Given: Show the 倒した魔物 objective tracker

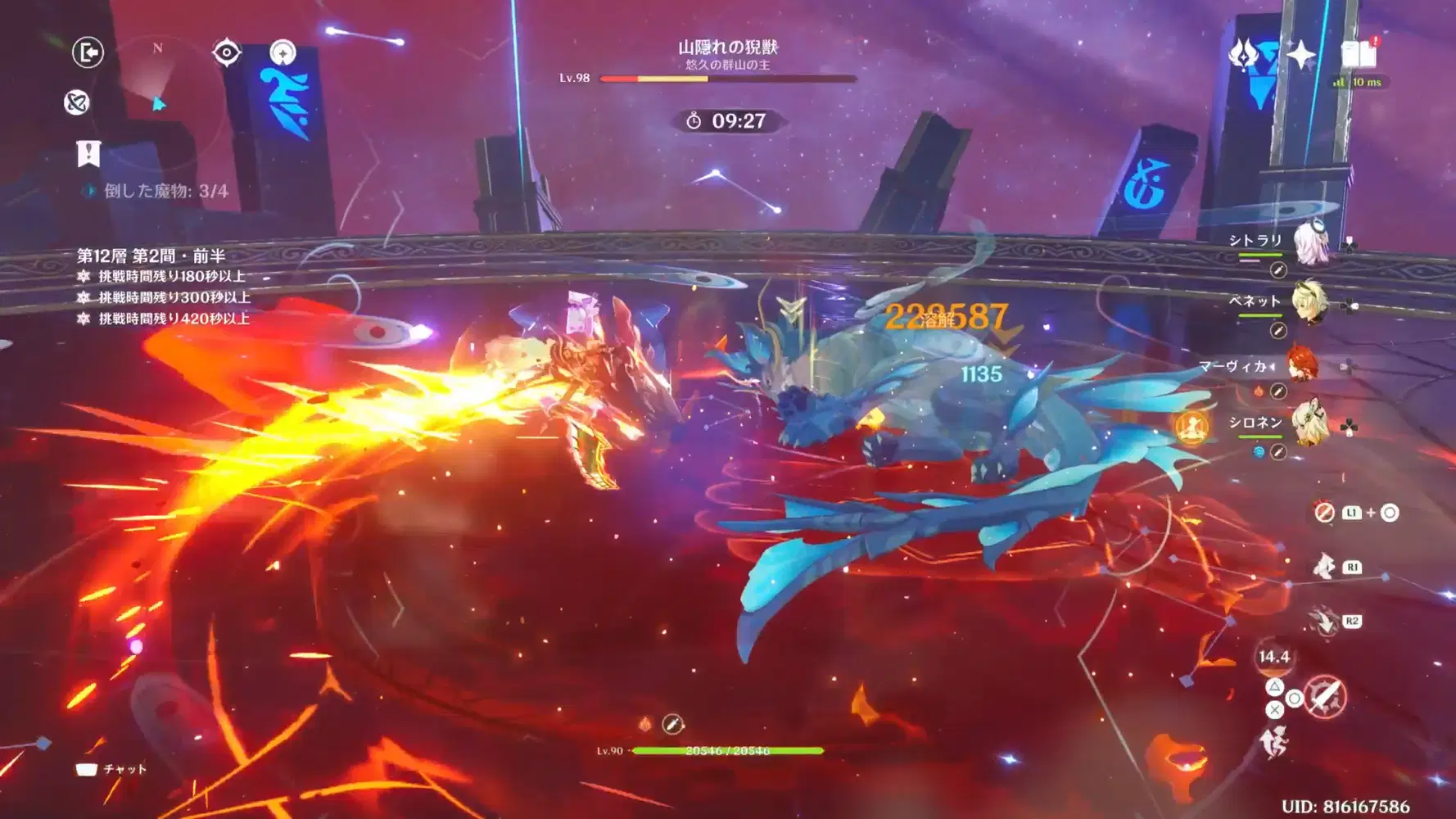Looking at the screenshot, I should pos(165,191).
